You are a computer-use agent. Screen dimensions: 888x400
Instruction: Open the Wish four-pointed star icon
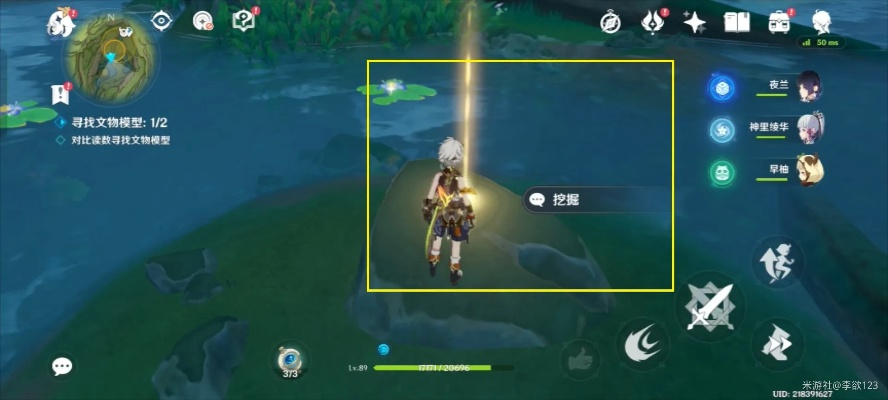point(695,21)
